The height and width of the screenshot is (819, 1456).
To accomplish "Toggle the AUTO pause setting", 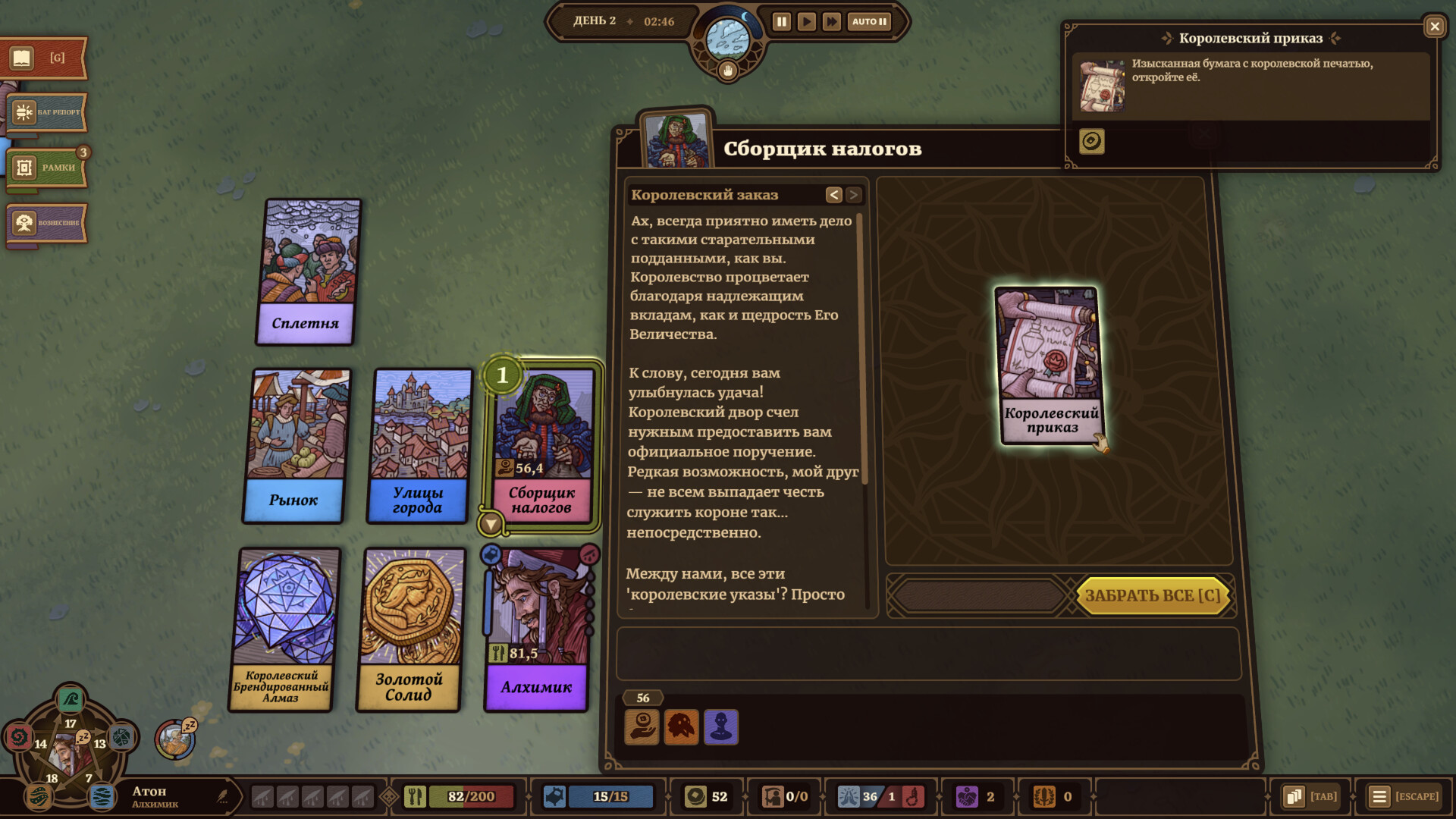I will (868, 22).
